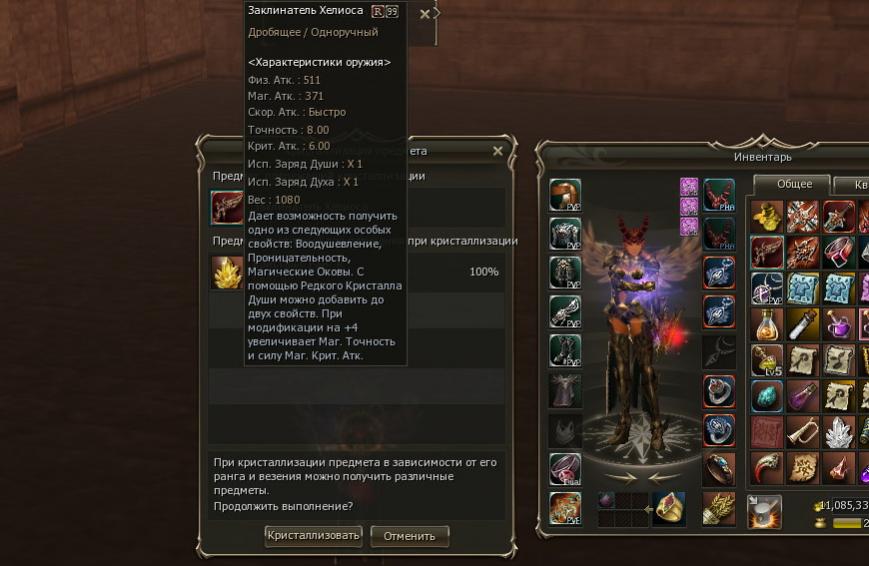Select the equipped PvP helmet slot
869x566 pixels.
tap(565, 195)
